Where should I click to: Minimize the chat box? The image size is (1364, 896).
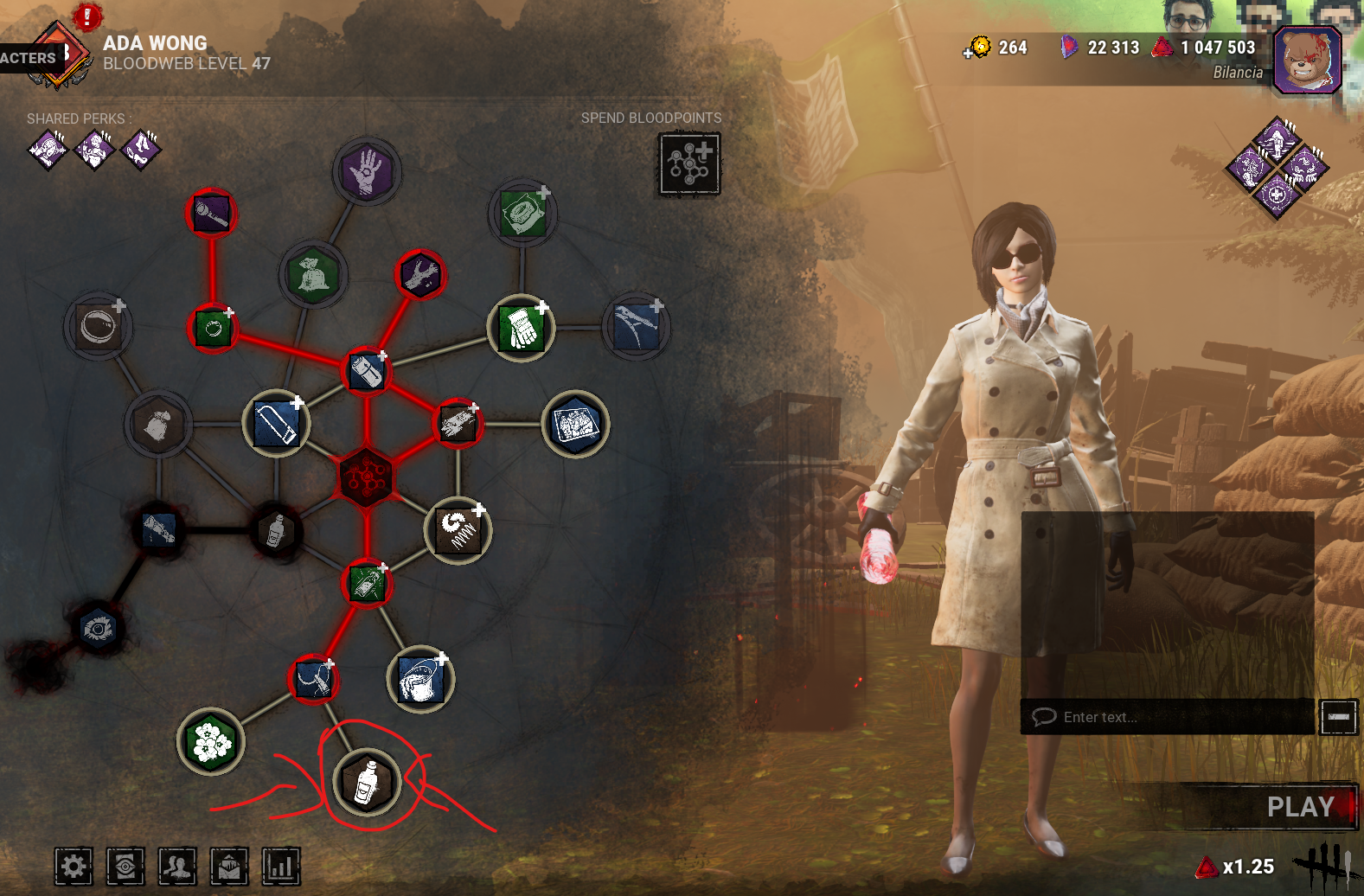point(1337,717)
